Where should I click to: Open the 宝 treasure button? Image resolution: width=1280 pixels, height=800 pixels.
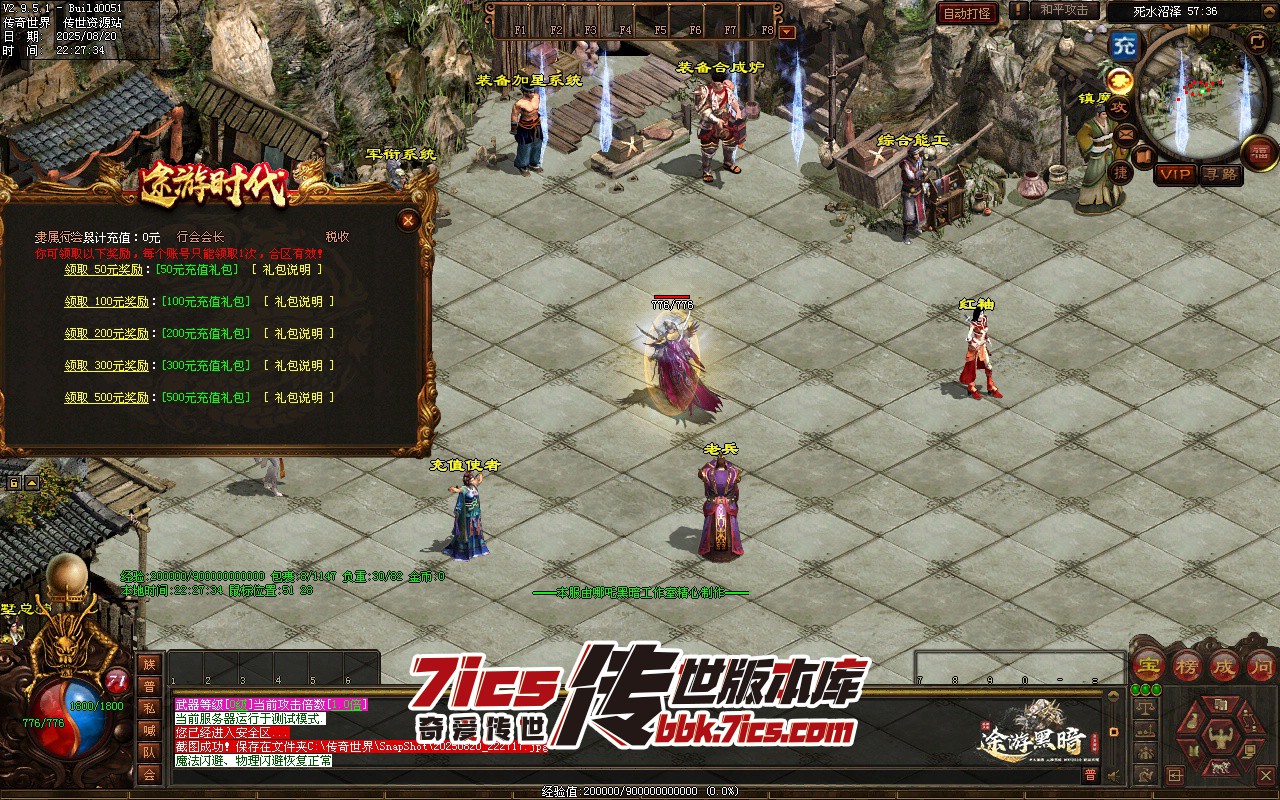tap(1147, 664)
